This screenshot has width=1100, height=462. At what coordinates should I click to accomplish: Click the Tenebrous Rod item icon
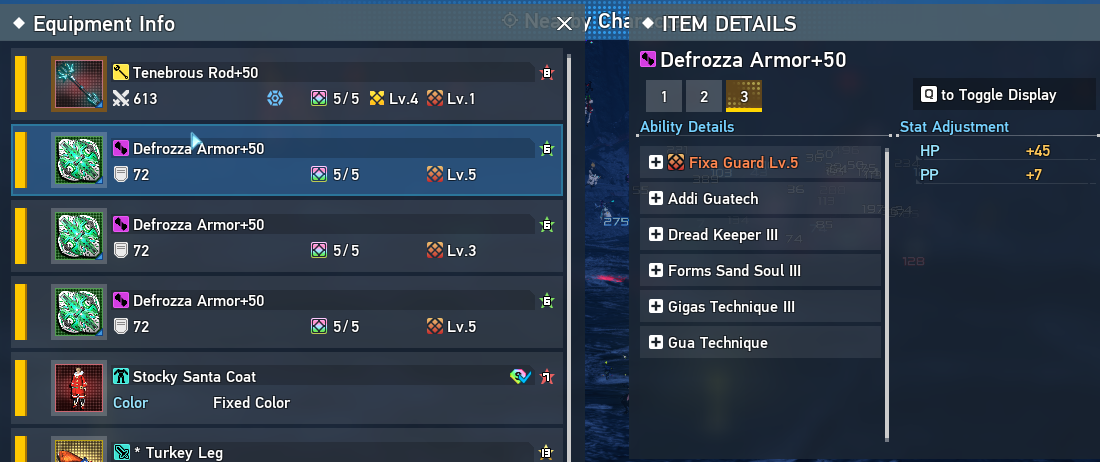79,85
